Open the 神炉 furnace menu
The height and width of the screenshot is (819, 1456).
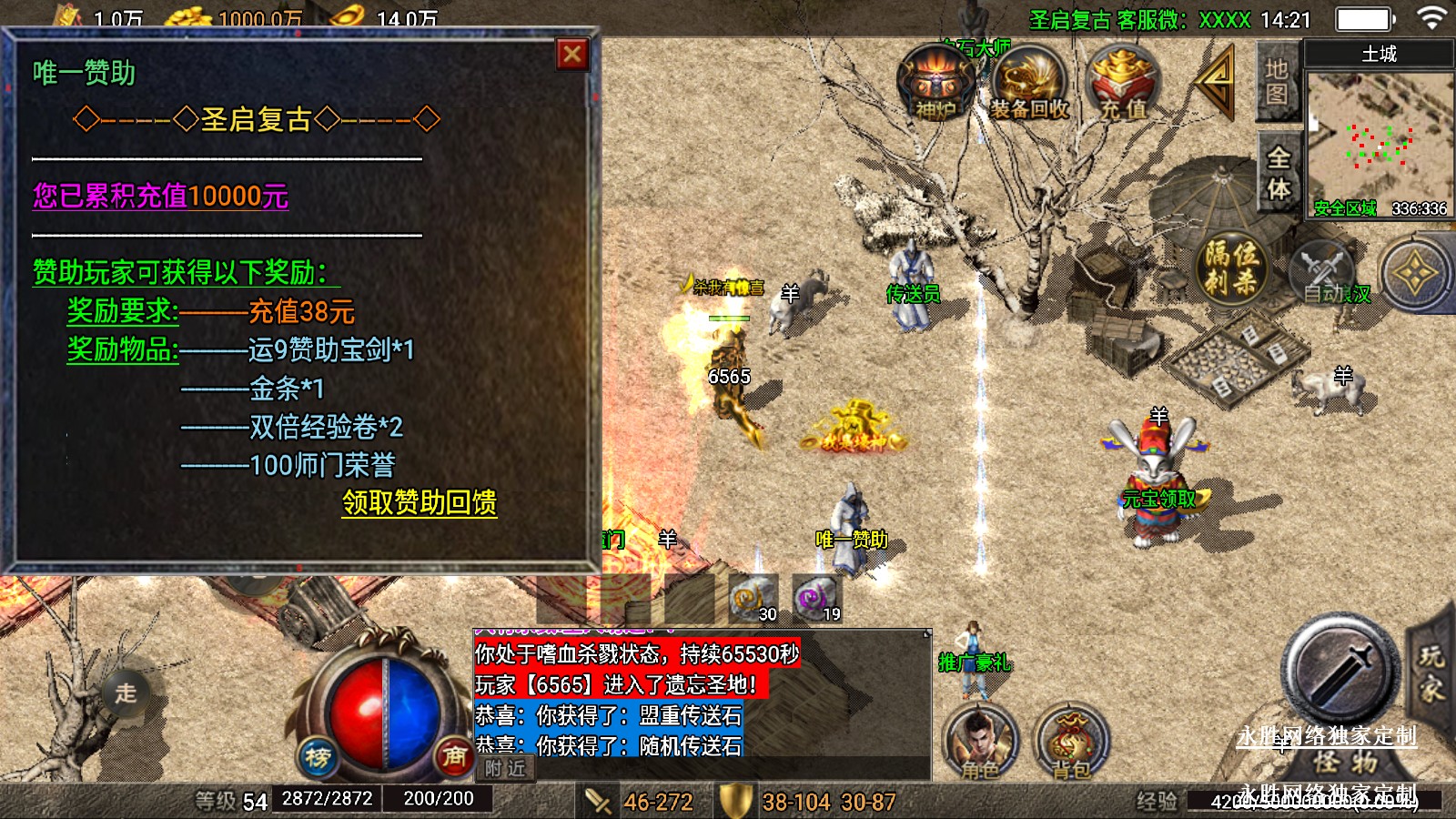tap(935, 84)
